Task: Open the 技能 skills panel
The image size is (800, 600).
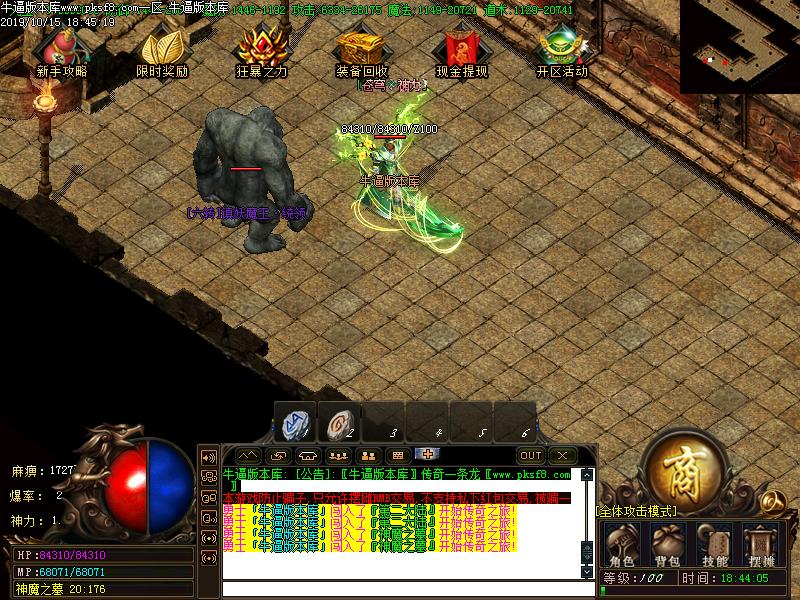Action: (714, 545)
